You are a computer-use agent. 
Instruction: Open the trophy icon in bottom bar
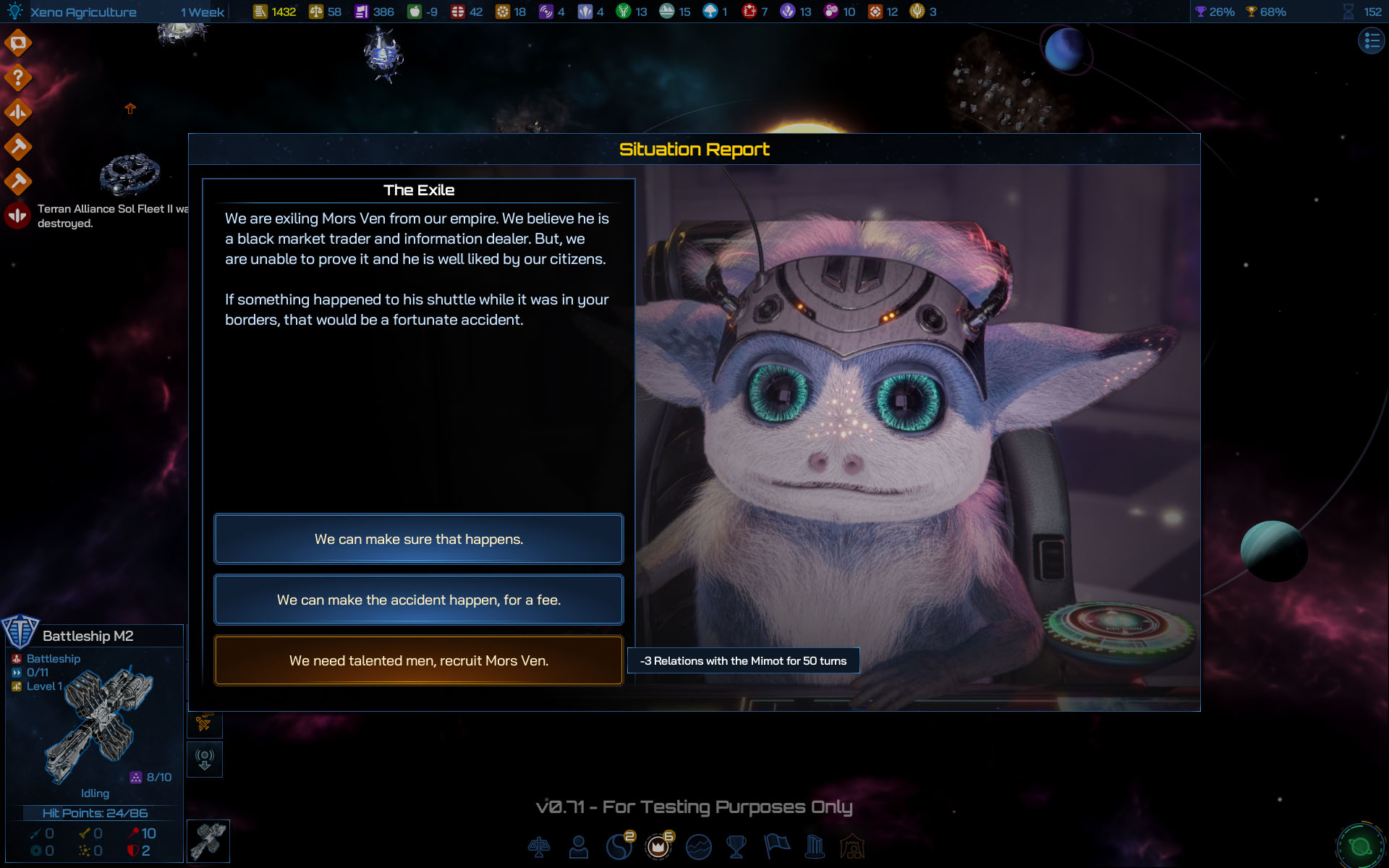[x=736, y=846]
